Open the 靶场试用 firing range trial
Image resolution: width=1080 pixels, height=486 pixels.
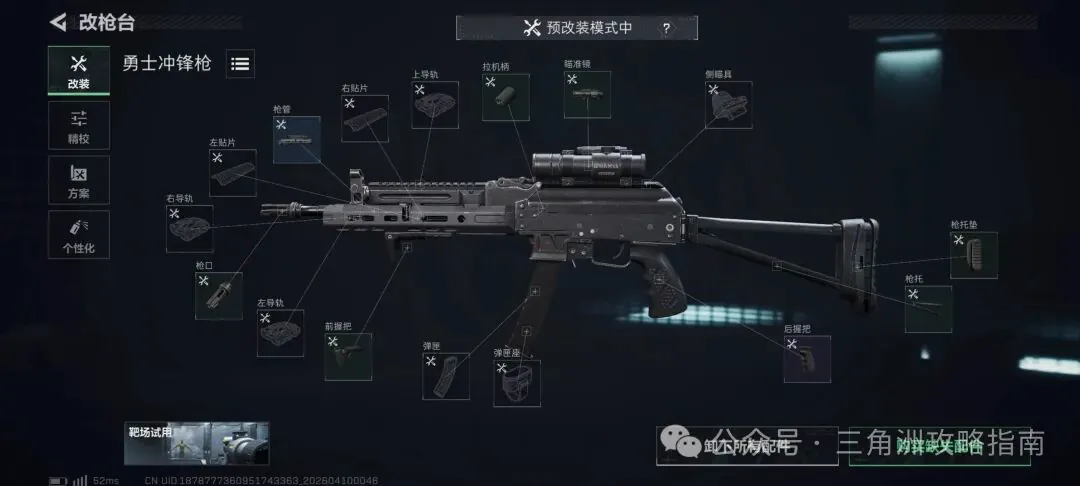click(196, 443)
